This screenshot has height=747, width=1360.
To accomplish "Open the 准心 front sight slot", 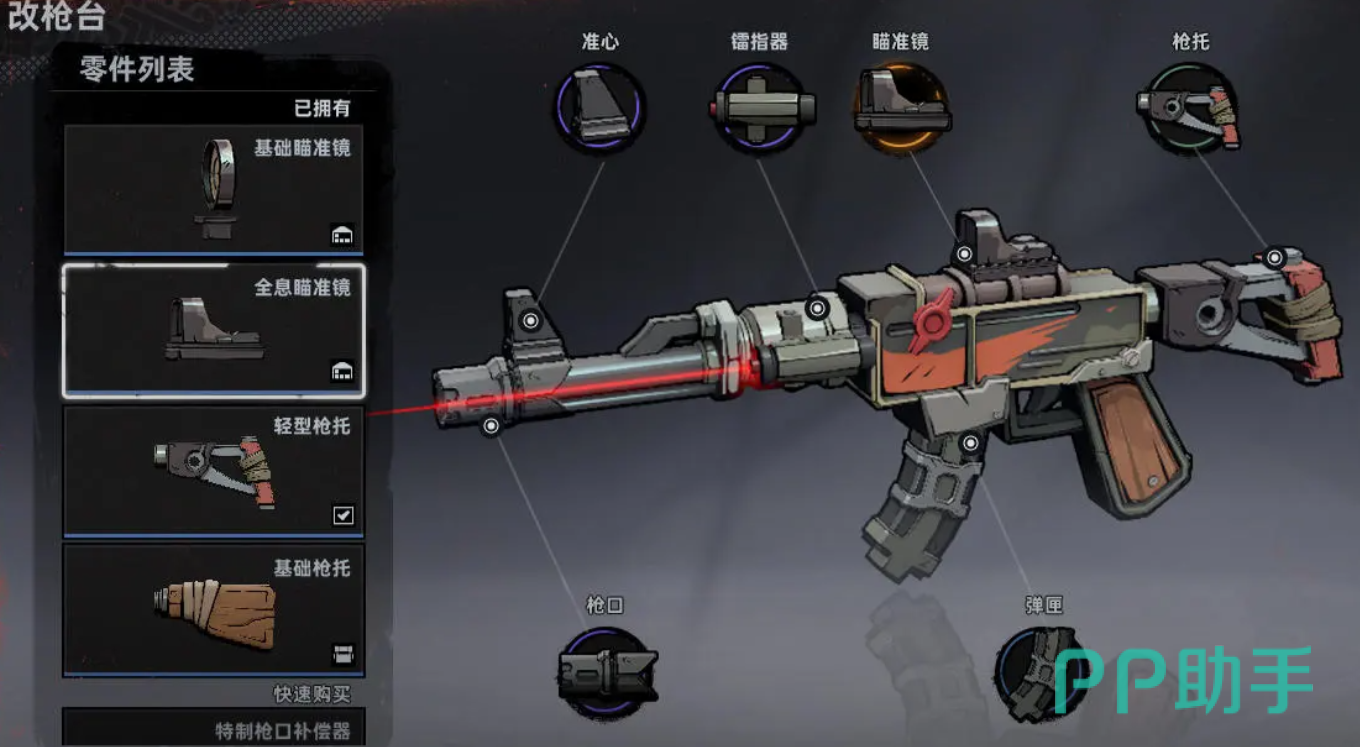I will (600, 108).
